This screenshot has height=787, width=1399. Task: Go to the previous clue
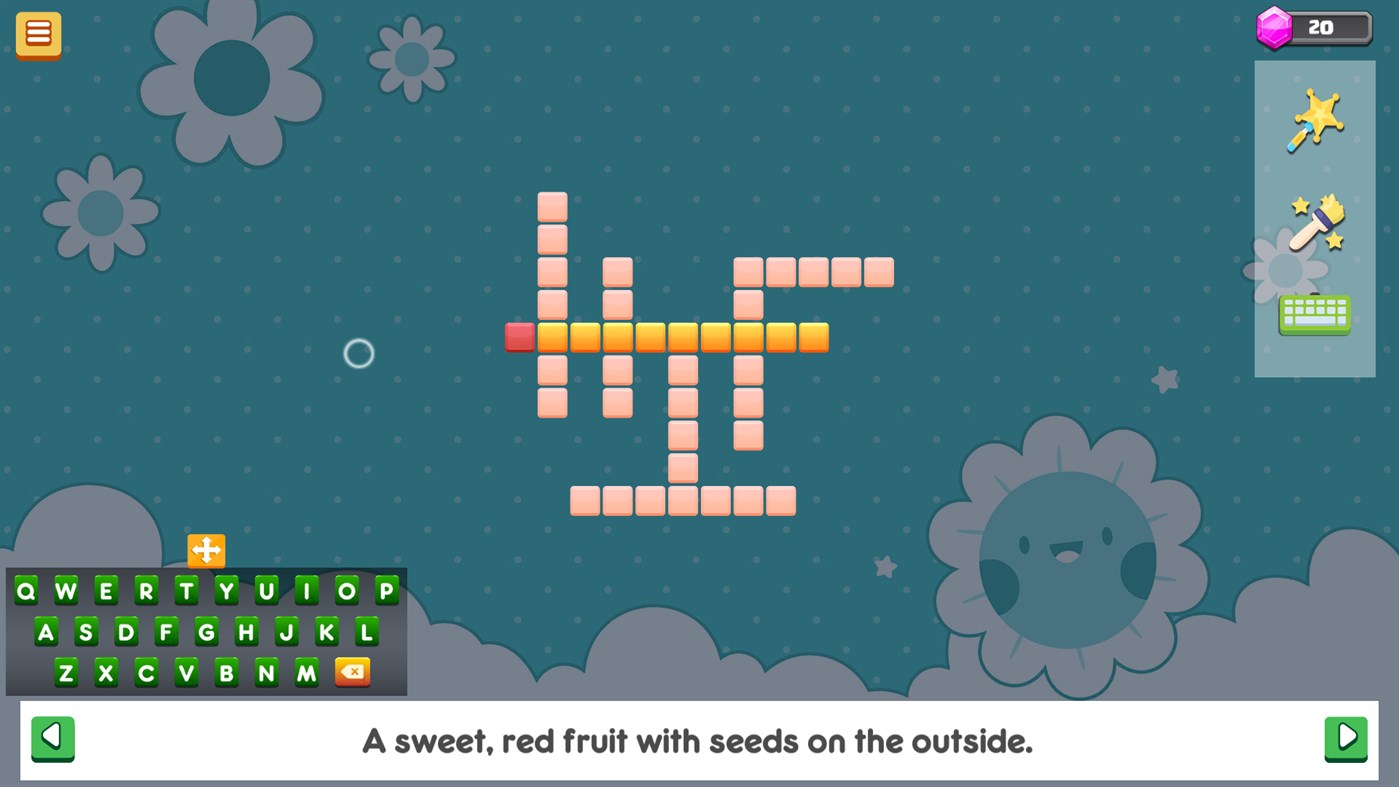click(53, 739)
